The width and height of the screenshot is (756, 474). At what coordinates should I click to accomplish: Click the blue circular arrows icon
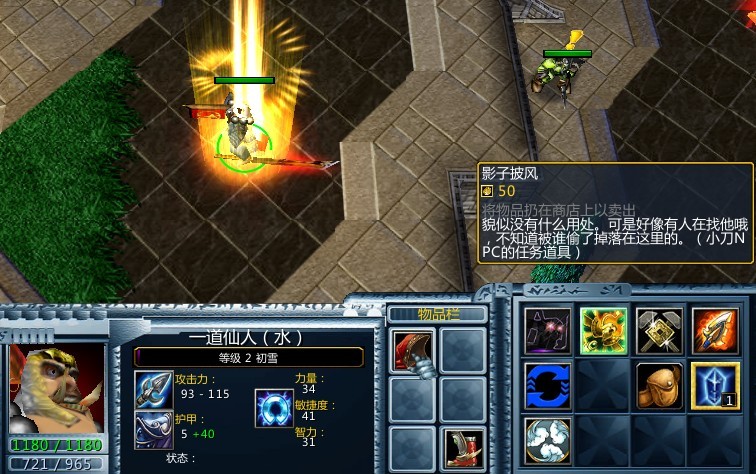pos(548,386)
